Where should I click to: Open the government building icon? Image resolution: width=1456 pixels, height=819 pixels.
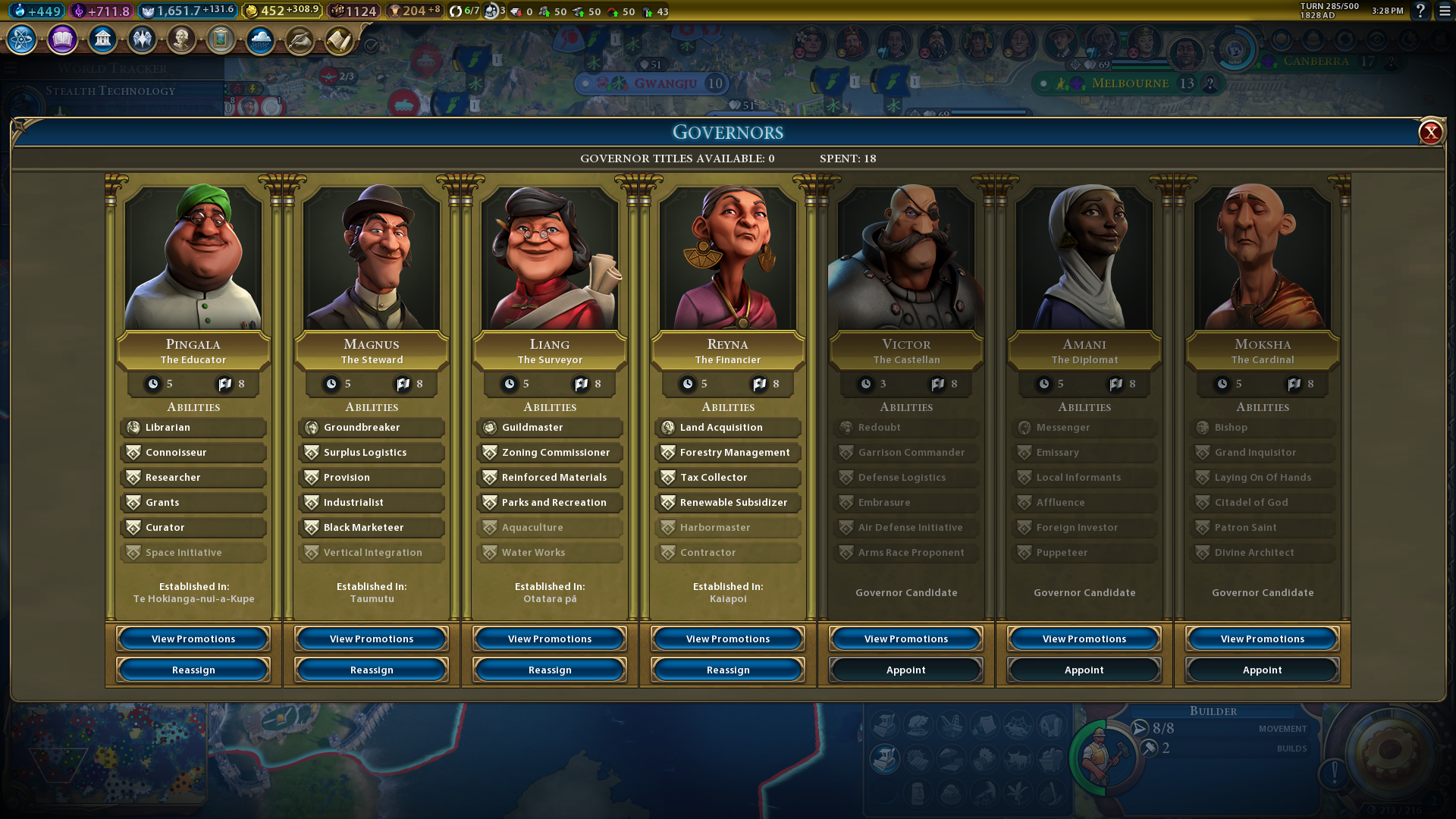coord(102,39)
